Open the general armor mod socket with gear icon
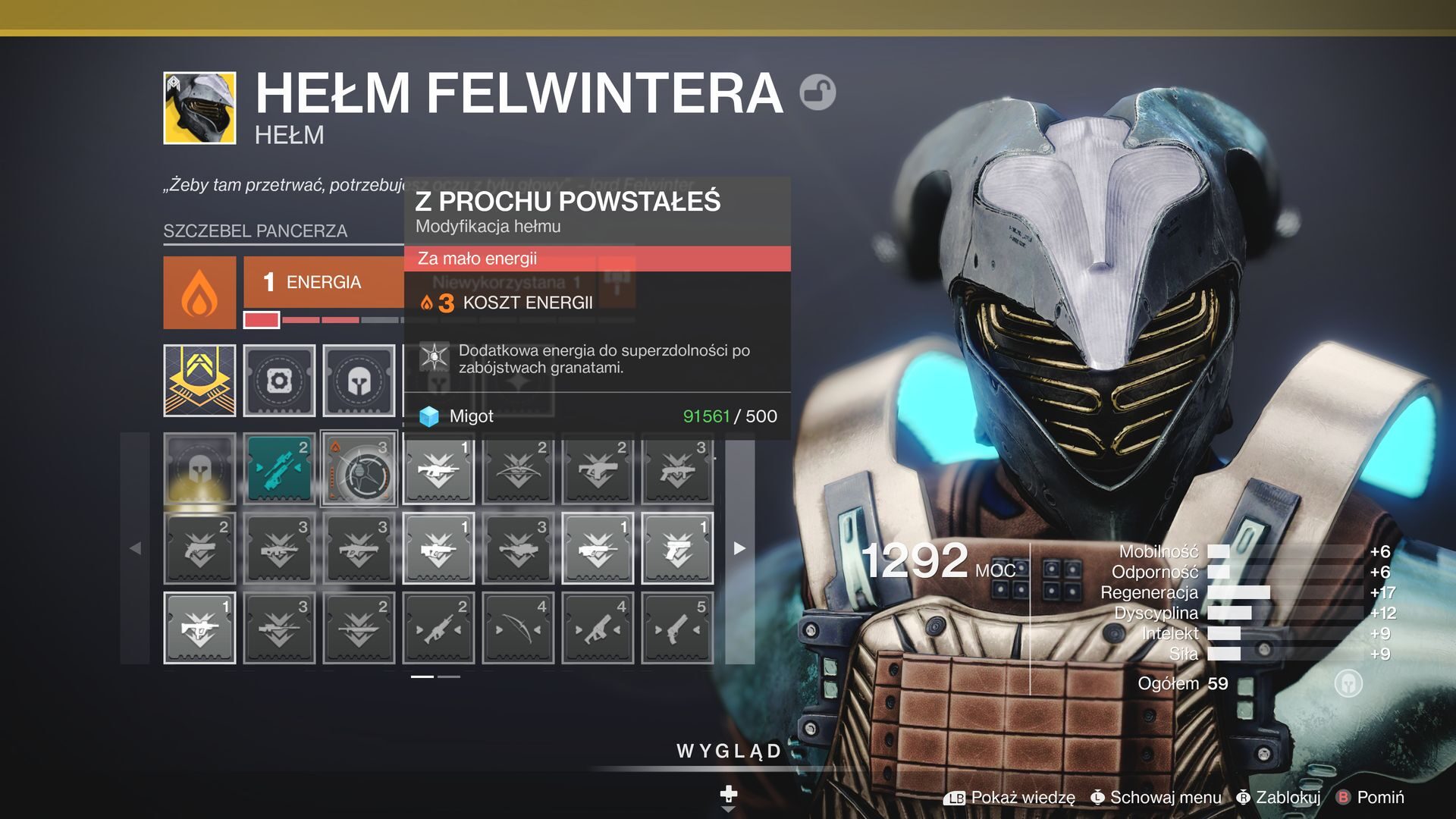Viewport: 1456px width, 819px height. (279, 381)
